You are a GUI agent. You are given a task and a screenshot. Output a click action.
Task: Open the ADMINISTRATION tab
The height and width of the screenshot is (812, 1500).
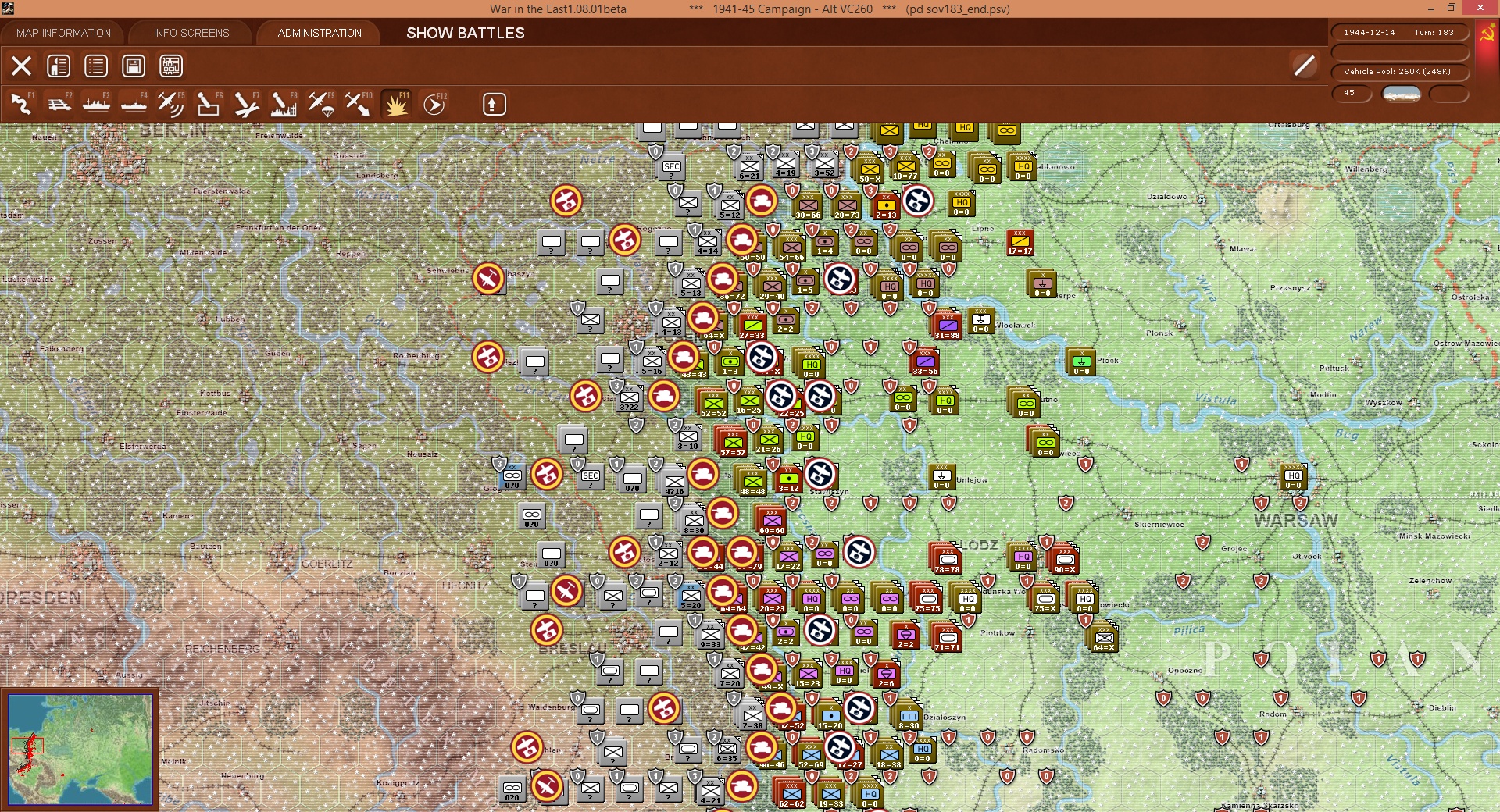[318, 33]
